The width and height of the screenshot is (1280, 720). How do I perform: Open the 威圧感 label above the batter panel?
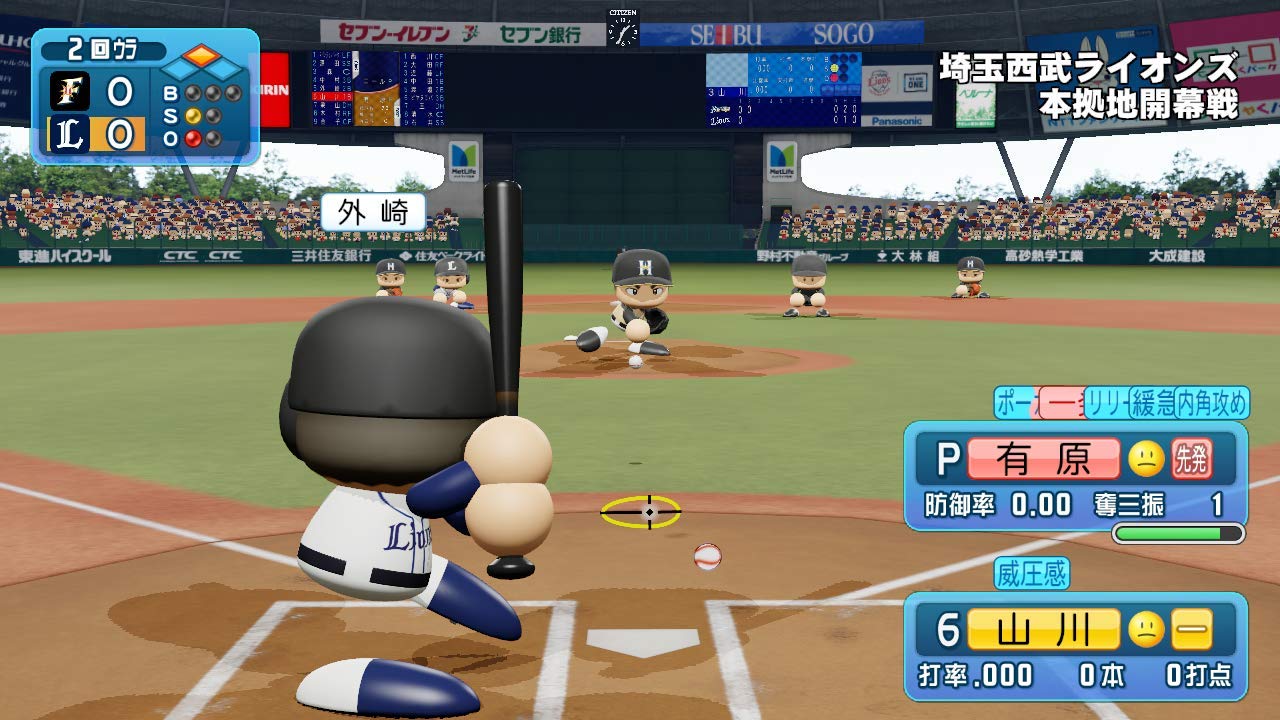point(1031,573)
